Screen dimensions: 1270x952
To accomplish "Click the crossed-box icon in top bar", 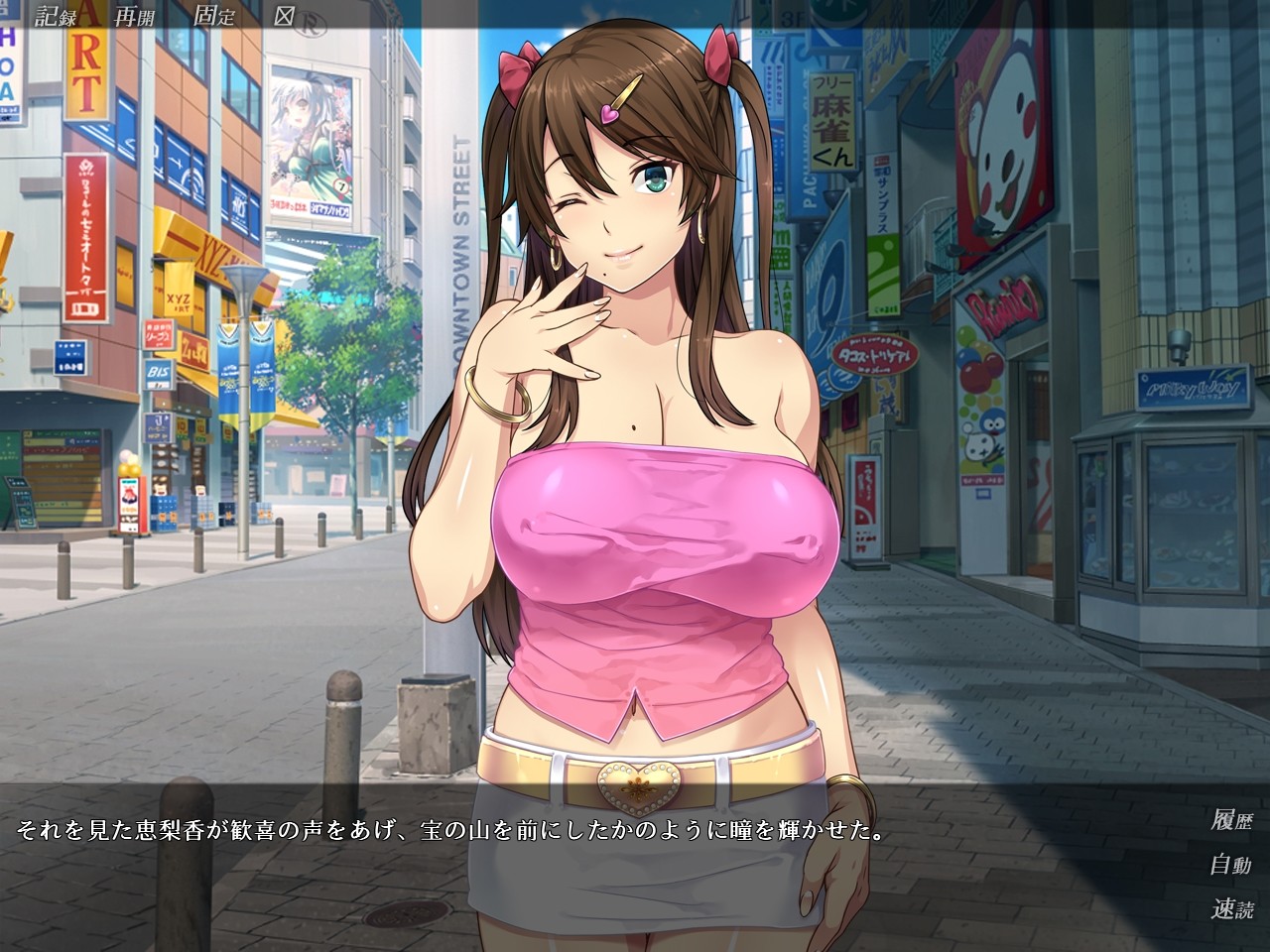I will pos(285,16).
